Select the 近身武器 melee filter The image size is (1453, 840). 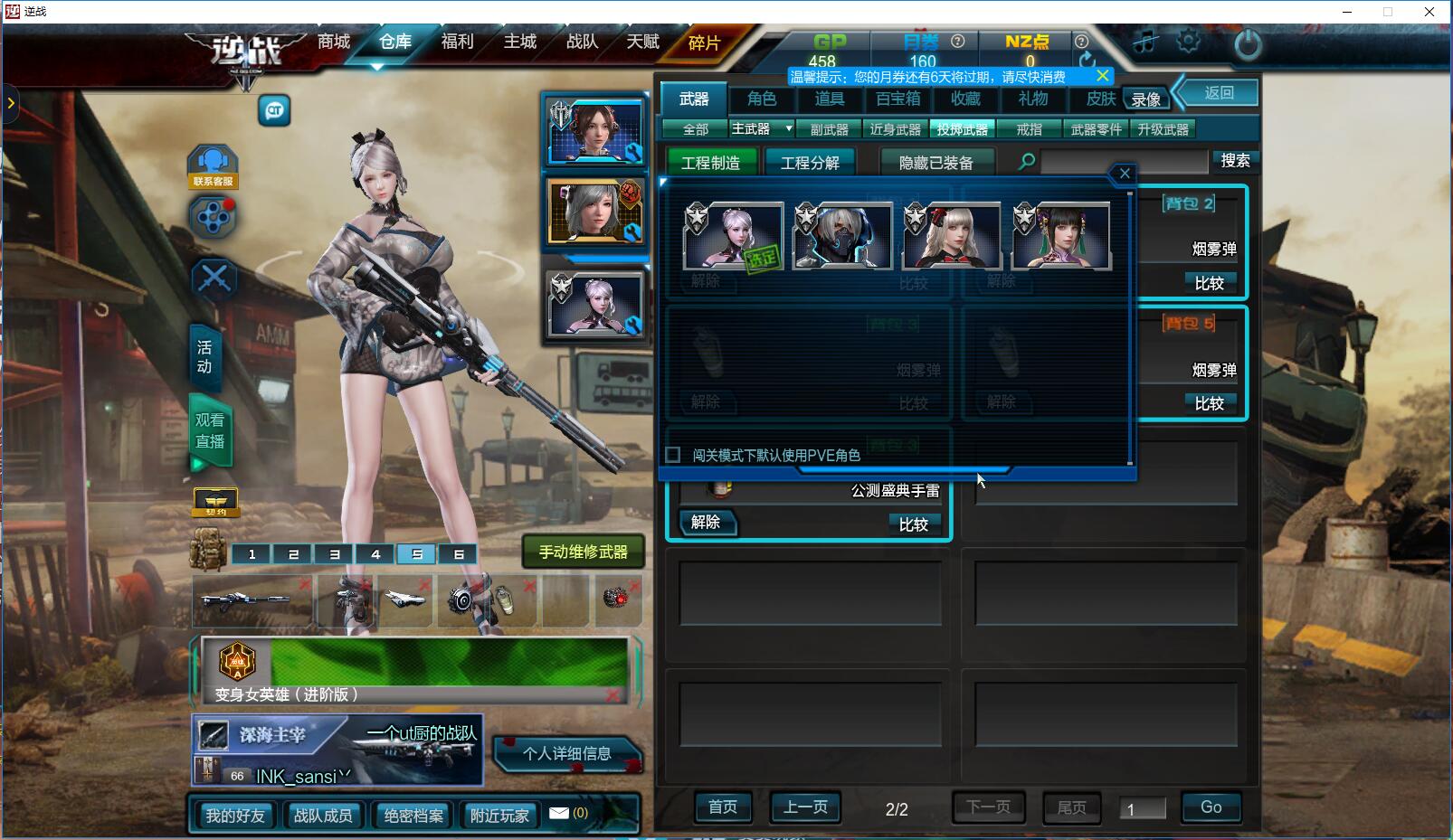(895, 129)
